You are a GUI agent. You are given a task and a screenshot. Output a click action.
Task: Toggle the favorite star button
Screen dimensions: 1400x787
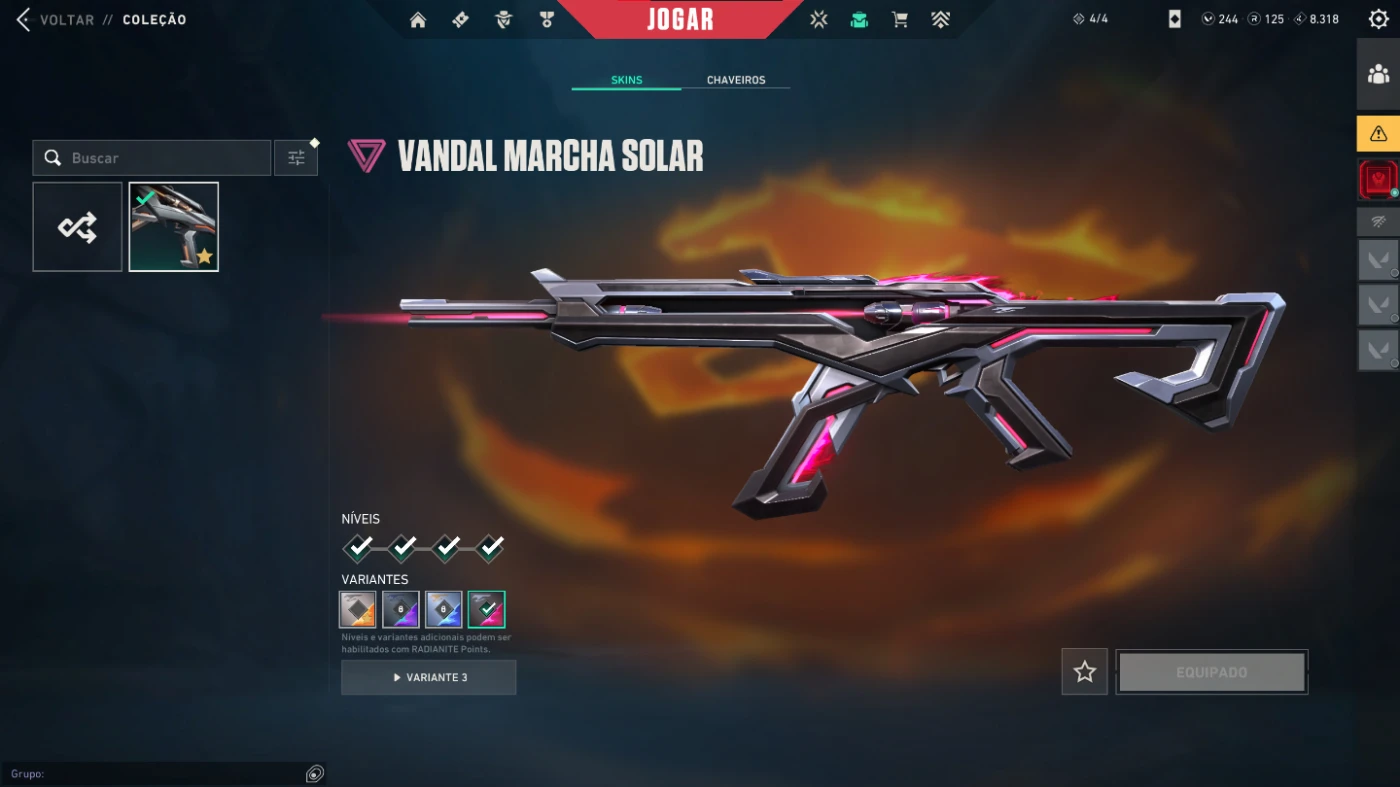pos(1084,672)
